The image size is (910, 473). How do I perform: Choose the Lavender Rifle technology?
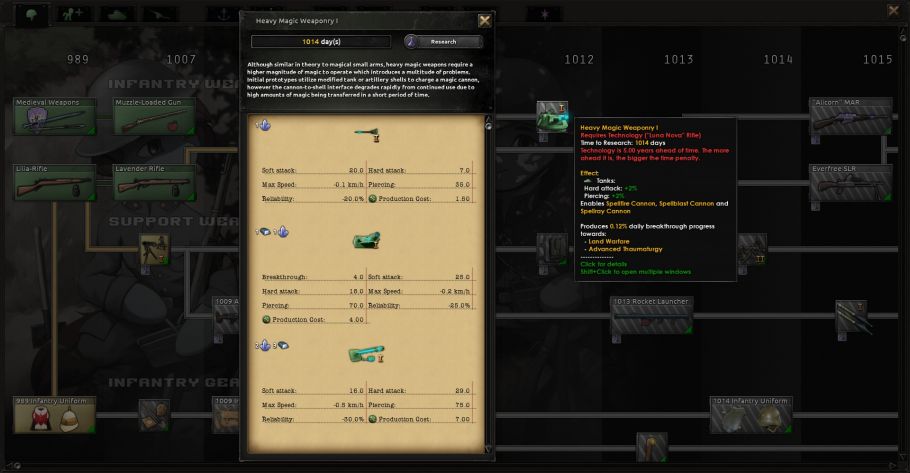153,182
